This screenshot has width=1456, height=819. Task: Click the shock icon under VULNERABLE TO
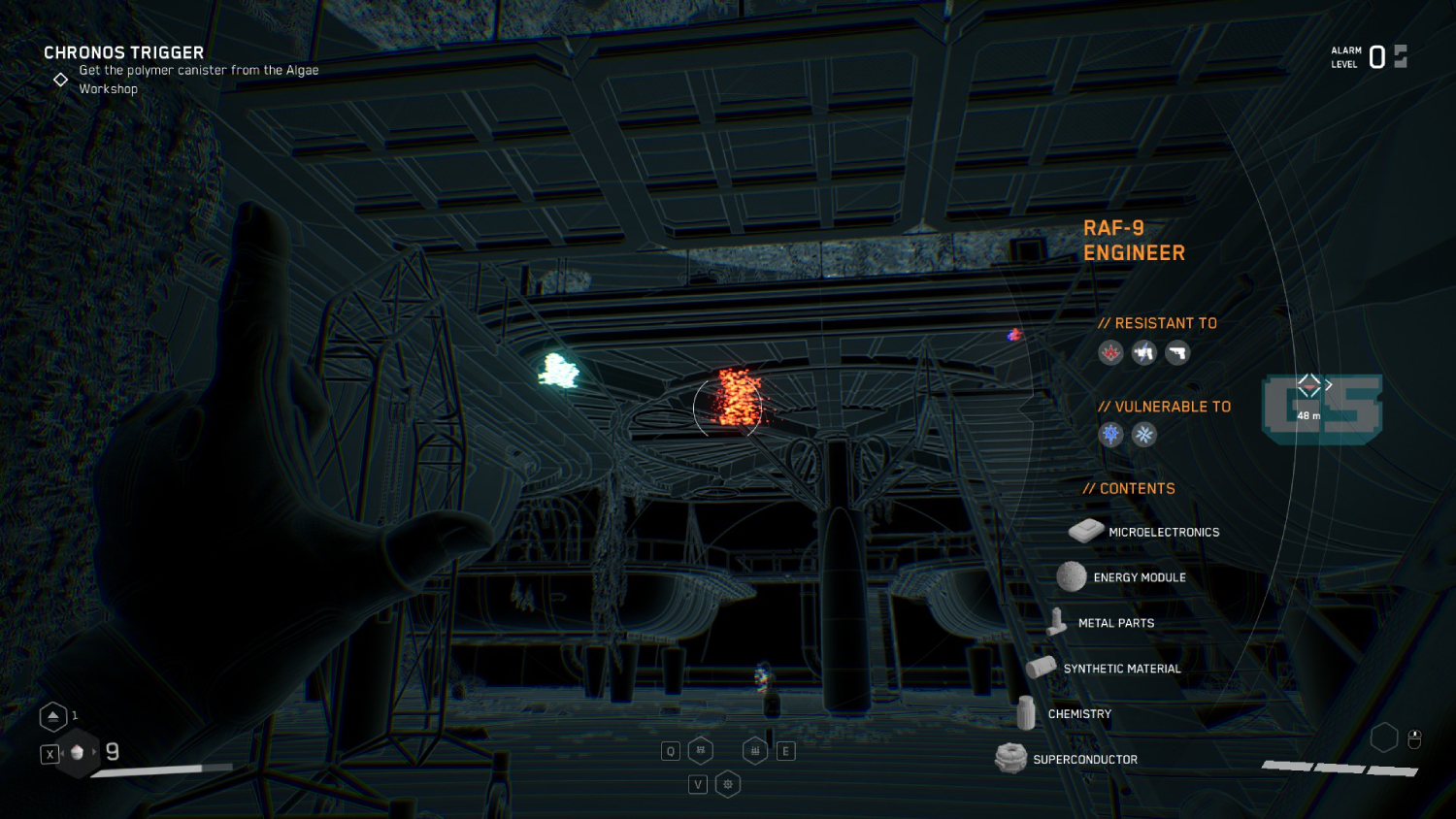point(1110,435)
